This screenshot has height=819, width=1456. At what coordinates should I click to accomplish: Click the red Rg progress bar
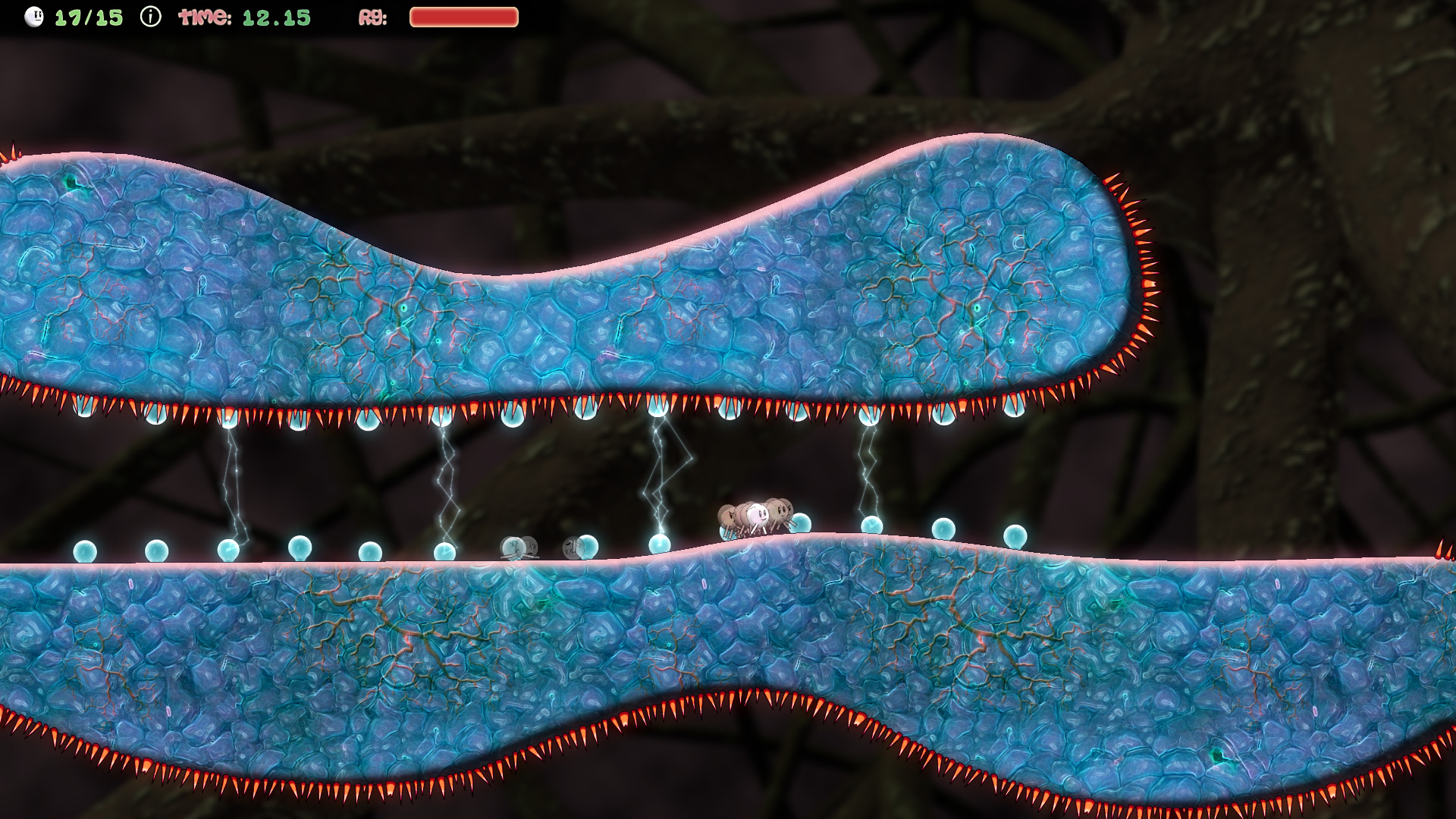click(461, 15)
